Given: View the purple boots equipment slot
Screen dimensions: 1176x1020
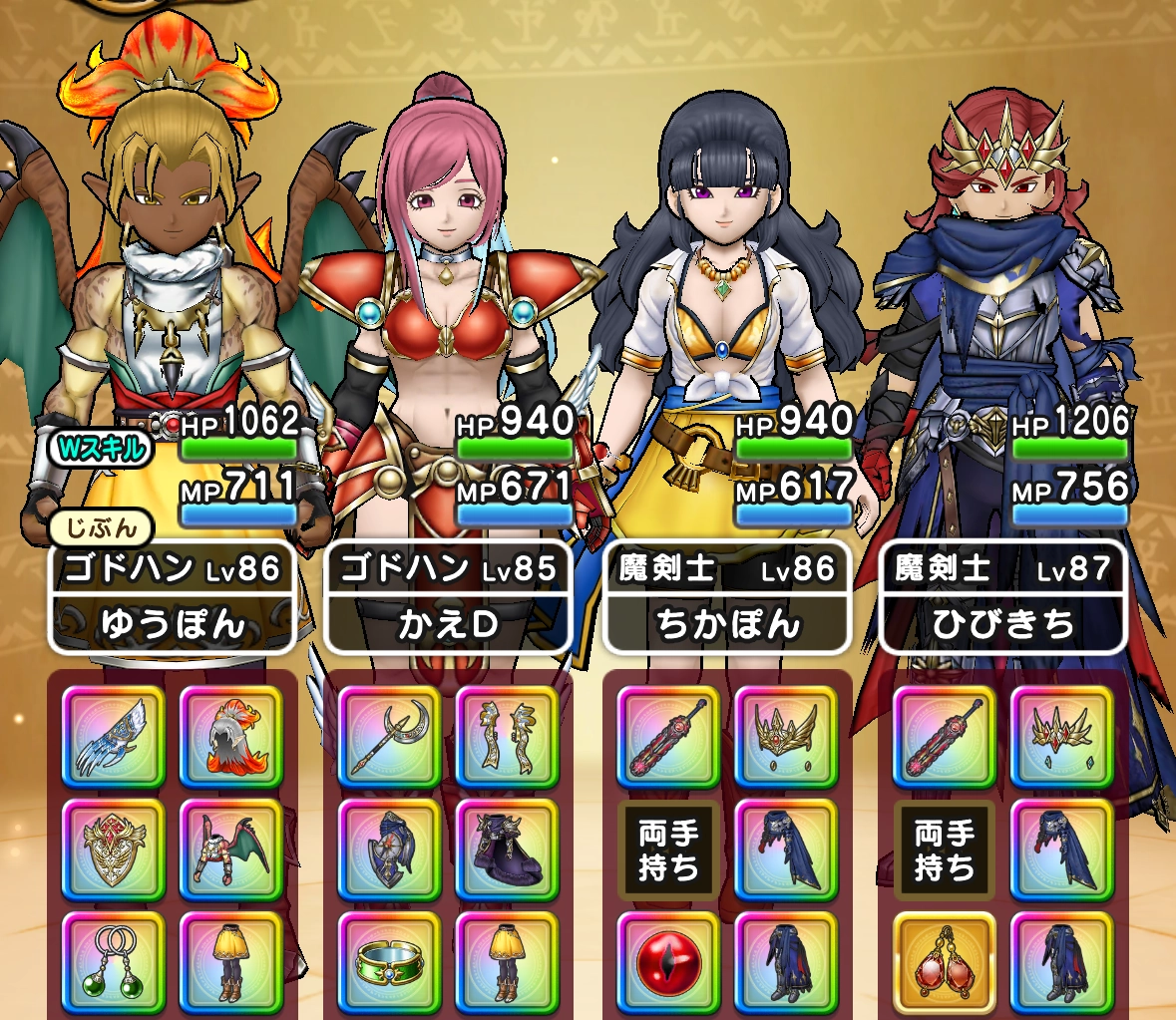Looking at the screenshot, I should point(507,850).
